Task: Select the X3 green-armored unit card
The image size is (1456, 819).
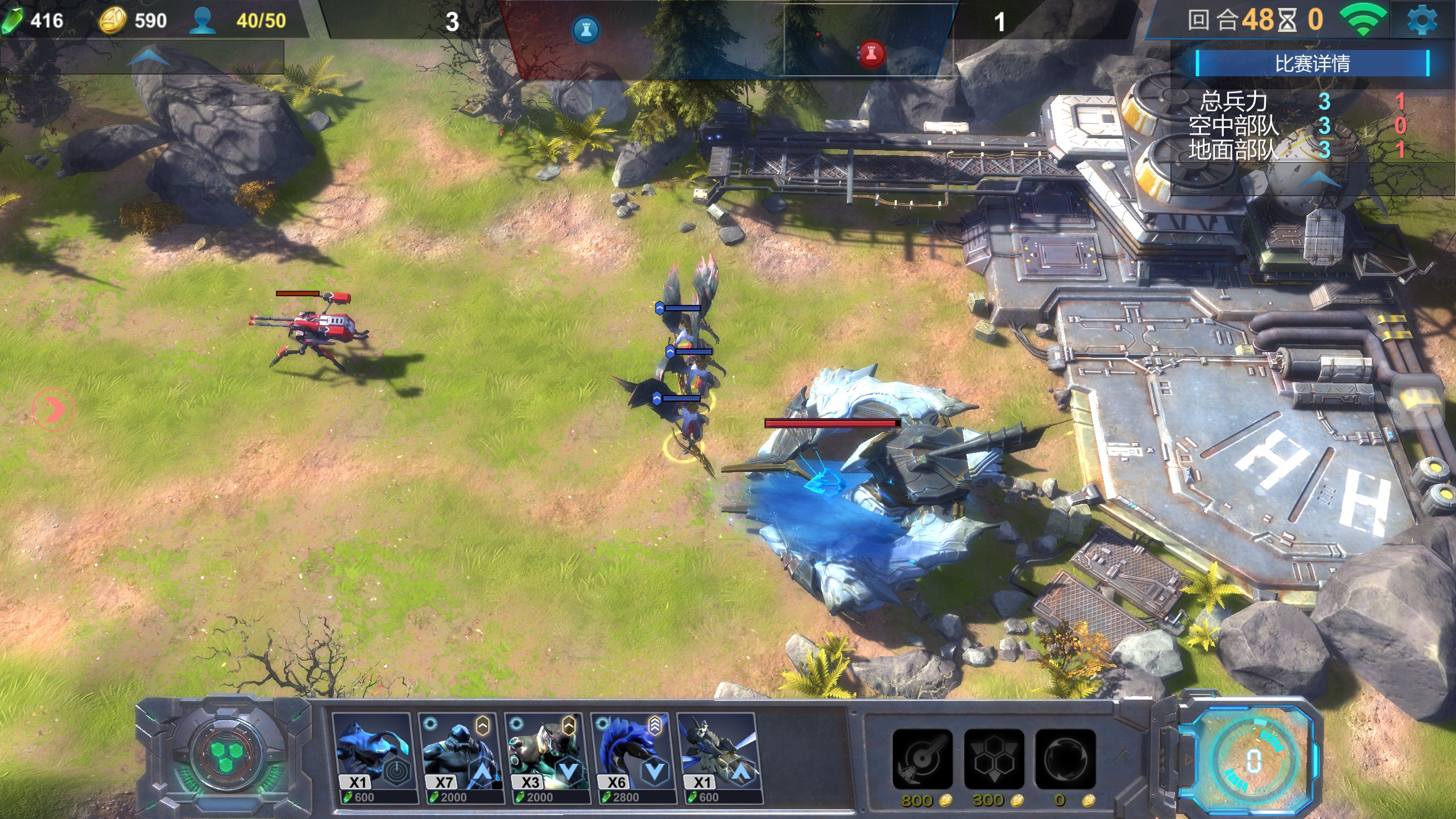Action: click(x=546, y=758)
